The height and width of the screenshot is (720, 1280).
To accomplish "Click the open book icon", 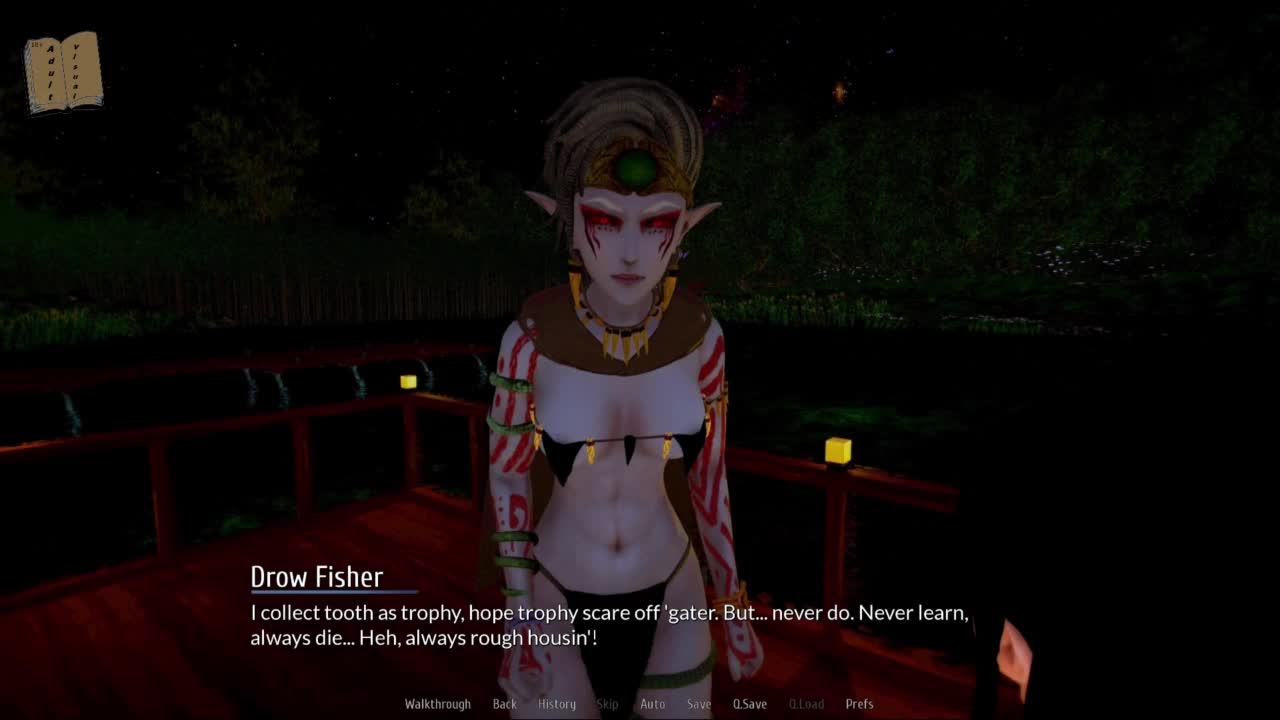I will 63,72.
